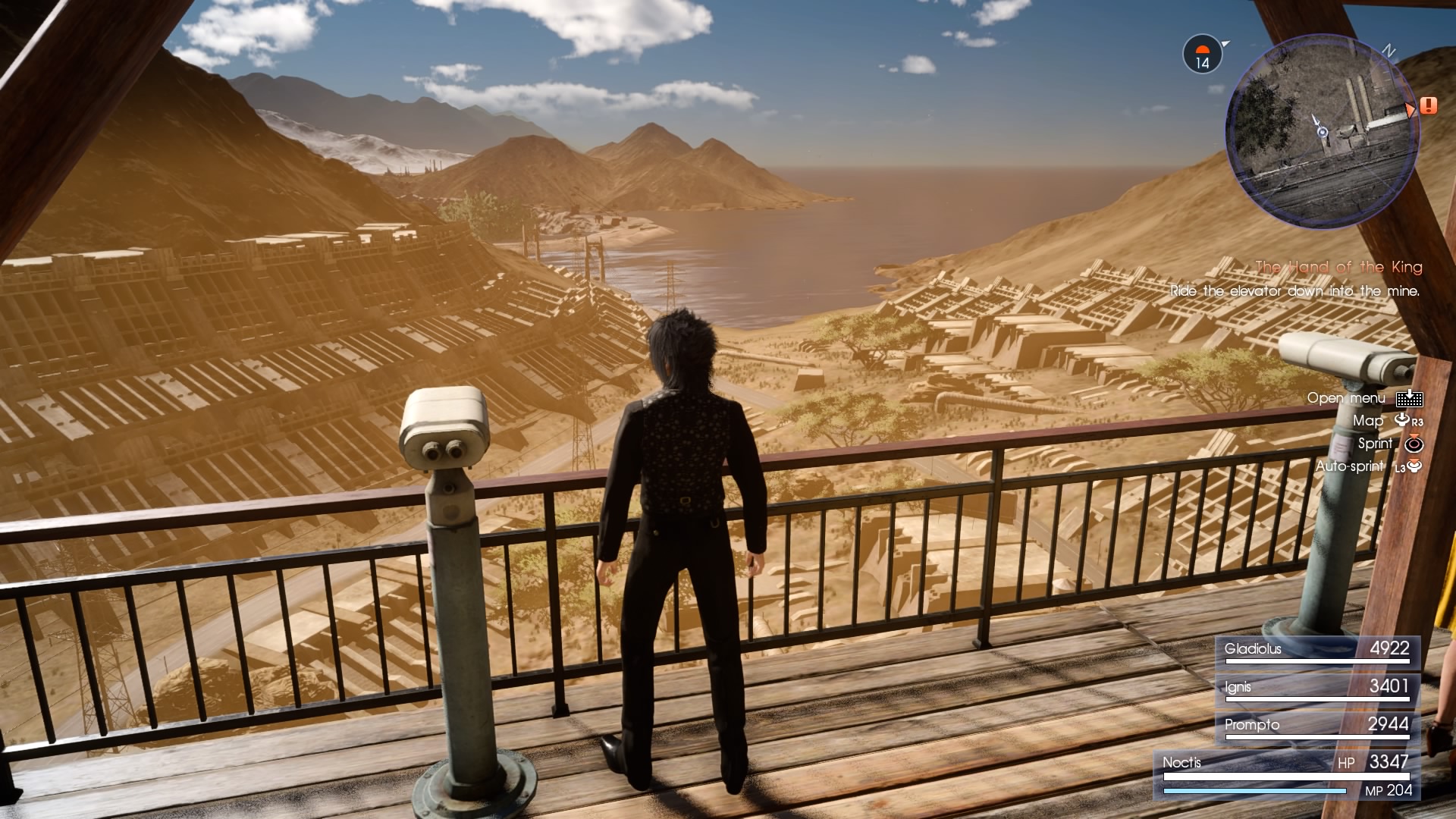
Task: Click the N compass indicator above the minimap
Action: coord(1389,49)
